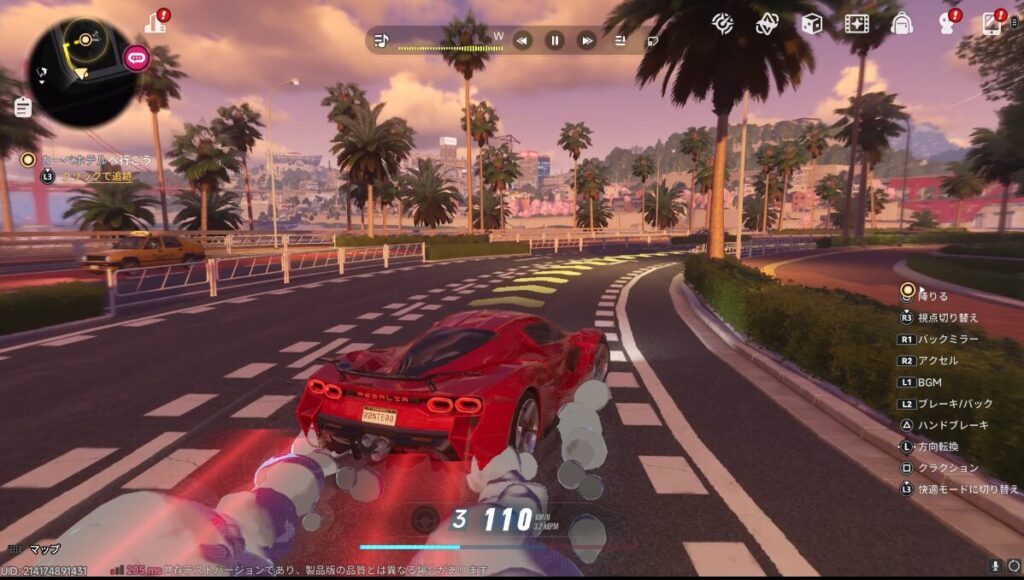Image resolution: width=1024 pixels, height=580 pixels.
Task: Skip to the next music track
Action: (587, 40)
